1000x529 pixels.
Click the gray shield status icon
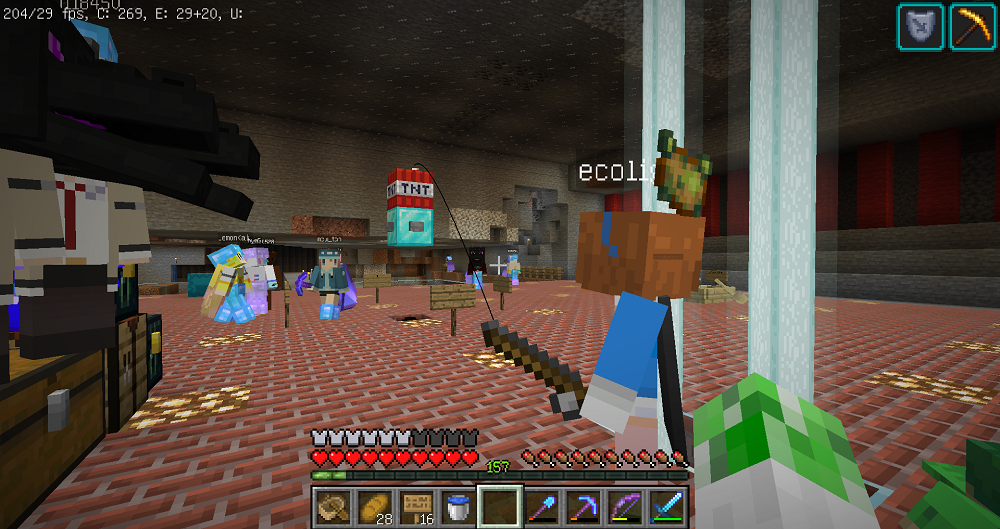tap(920, 27)
